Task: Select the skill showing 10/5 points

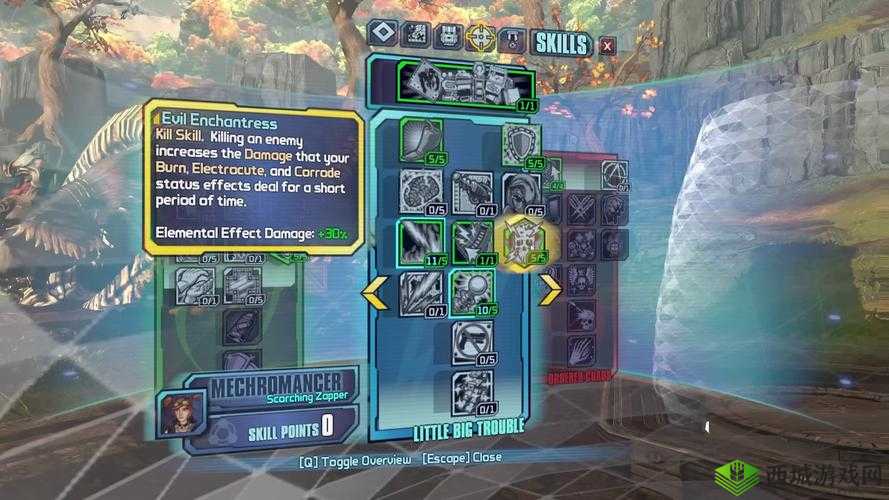Action: 471,290
